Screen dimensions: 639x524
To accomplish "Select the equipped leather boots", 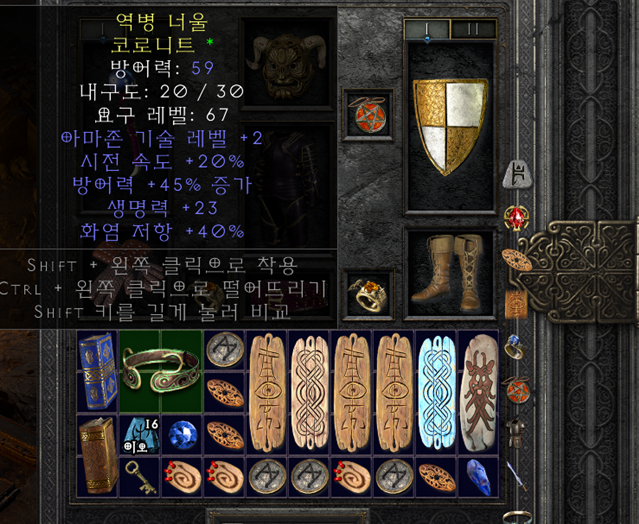I will pyautogui.click(x=450, y=268).
